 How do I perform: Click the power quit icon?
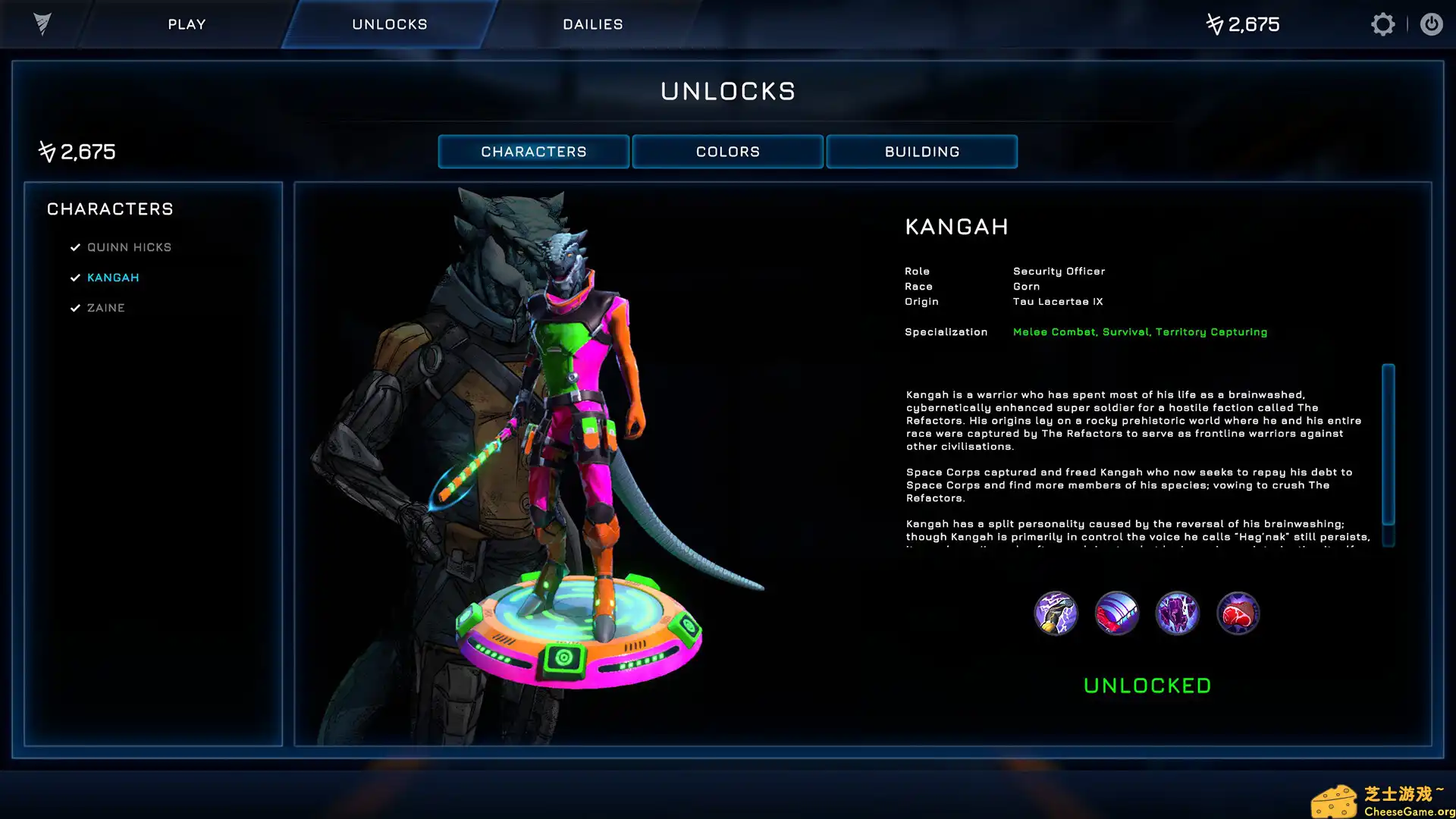click(1431, 24)
